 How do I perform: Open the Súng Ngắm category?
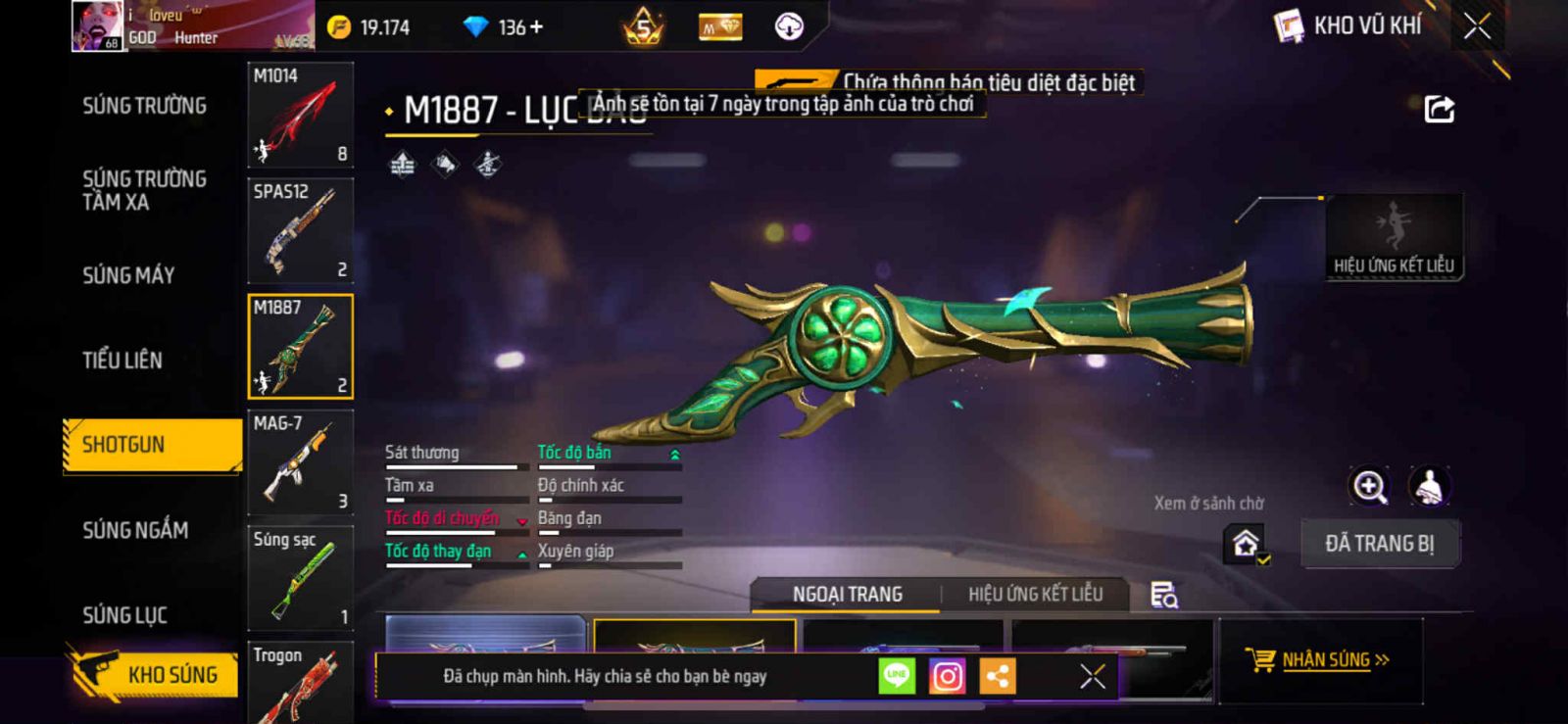pyautogui.click(x=135, y=530)
